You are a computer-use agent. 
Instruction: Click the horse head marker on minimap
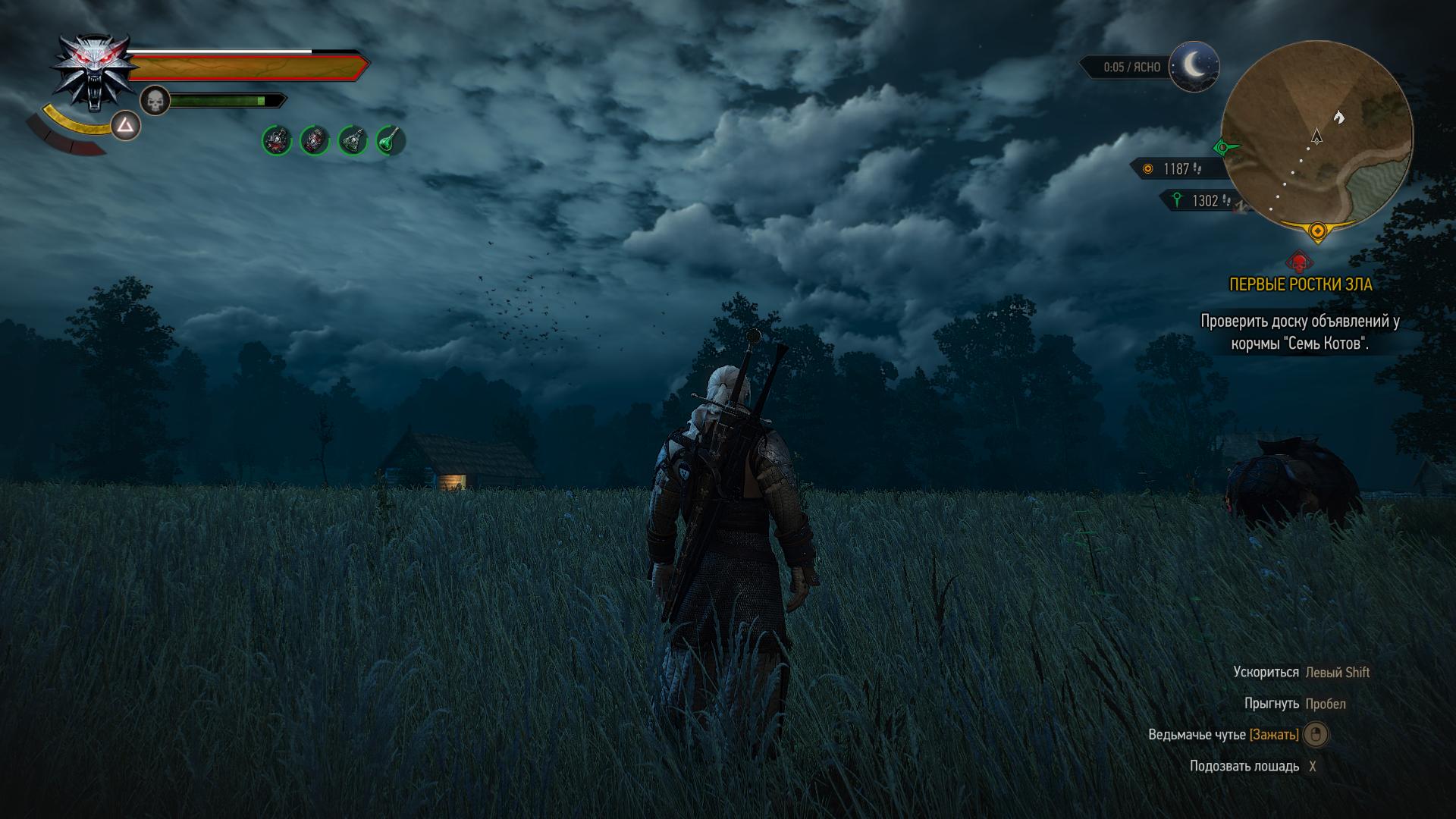coord(1339,116)
